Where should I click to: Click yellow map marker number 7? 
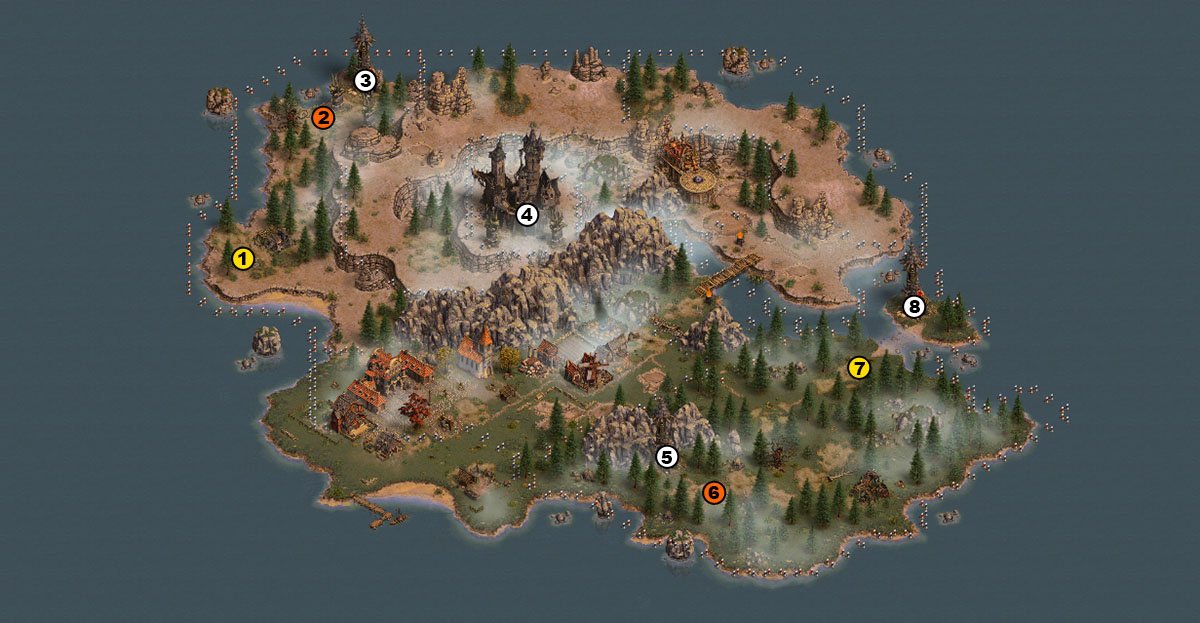tap(859, 368)
